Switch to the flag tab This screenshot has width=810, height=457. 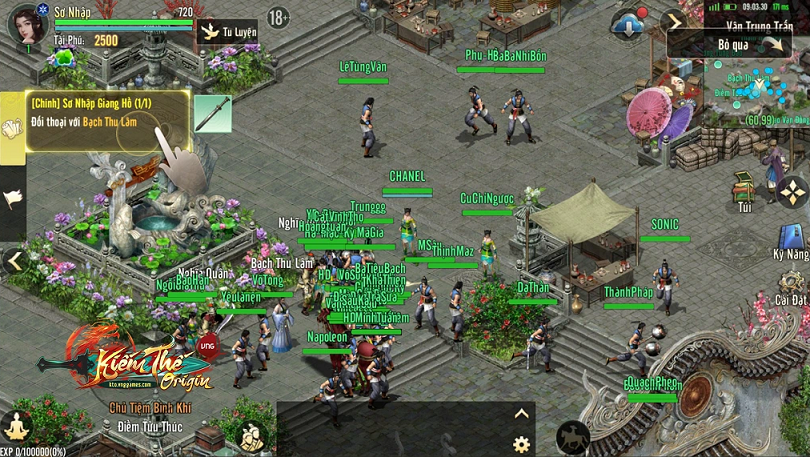12,198
